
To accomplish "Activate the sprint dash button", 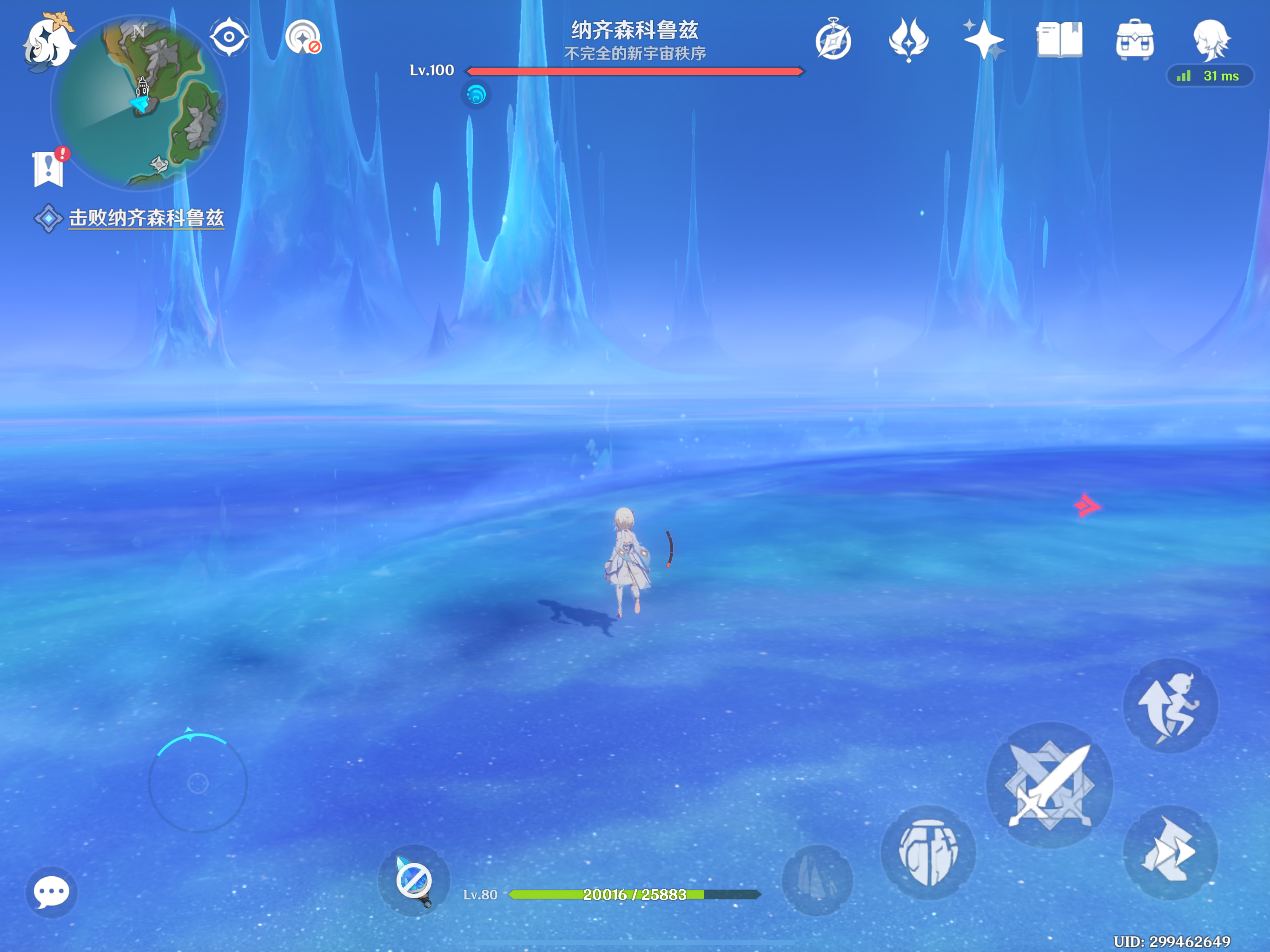I will [x=1170, y=852].
